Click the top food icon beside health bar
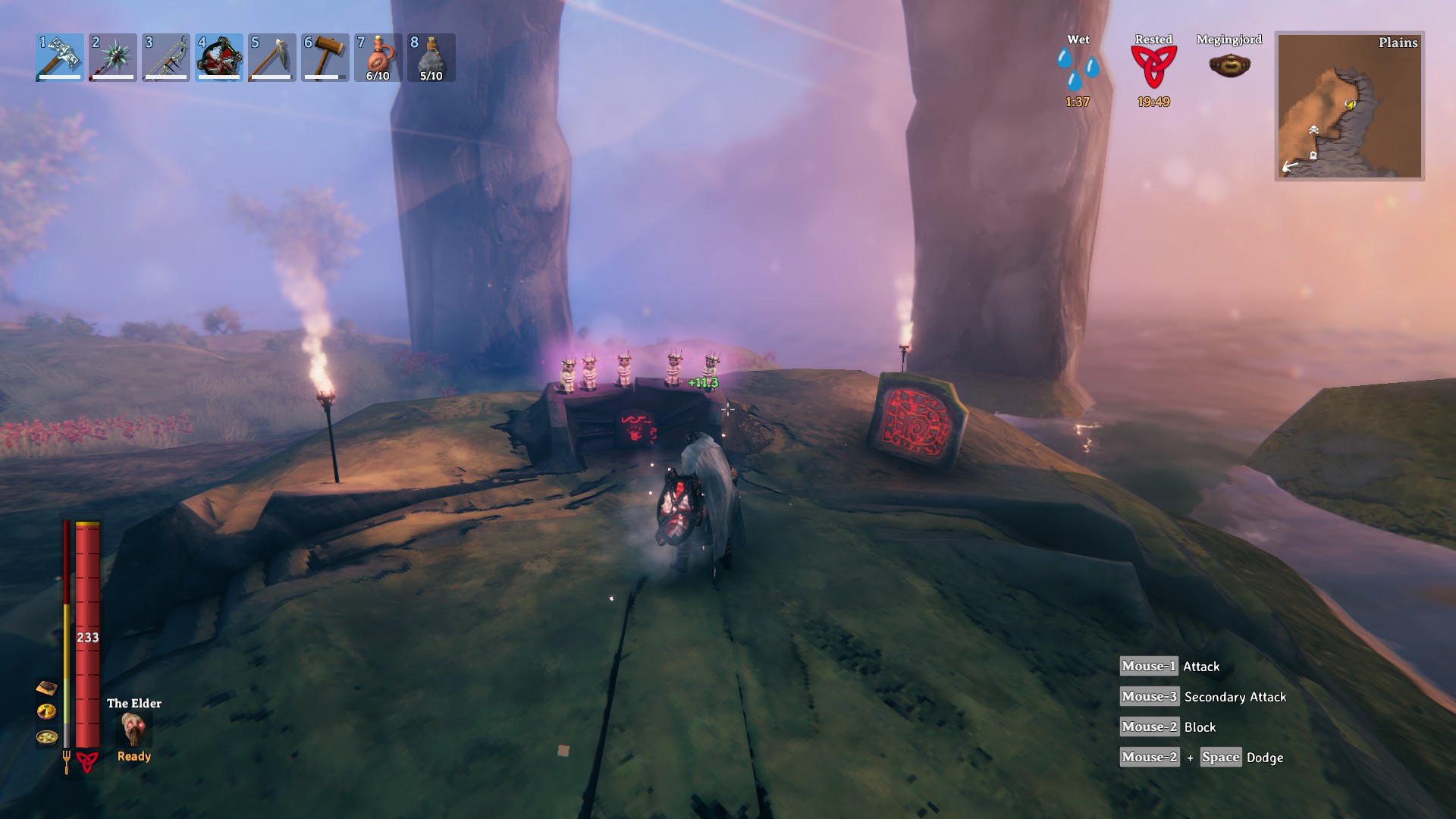This screenshot has height=819, width=1456. pos(46,688)
